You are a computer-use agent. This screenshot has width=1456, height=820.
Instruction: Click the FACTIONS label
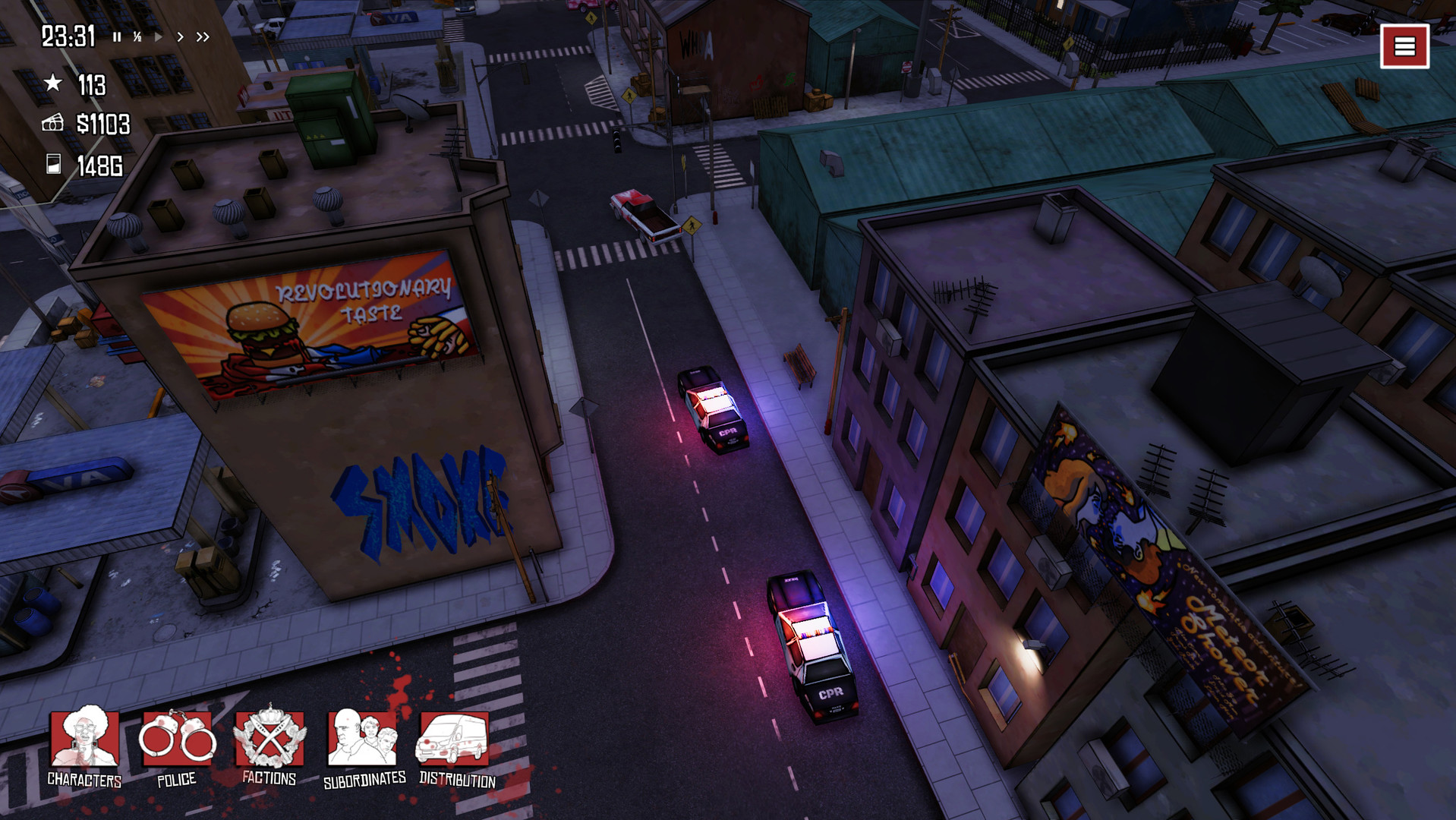(x=269, y=779)
